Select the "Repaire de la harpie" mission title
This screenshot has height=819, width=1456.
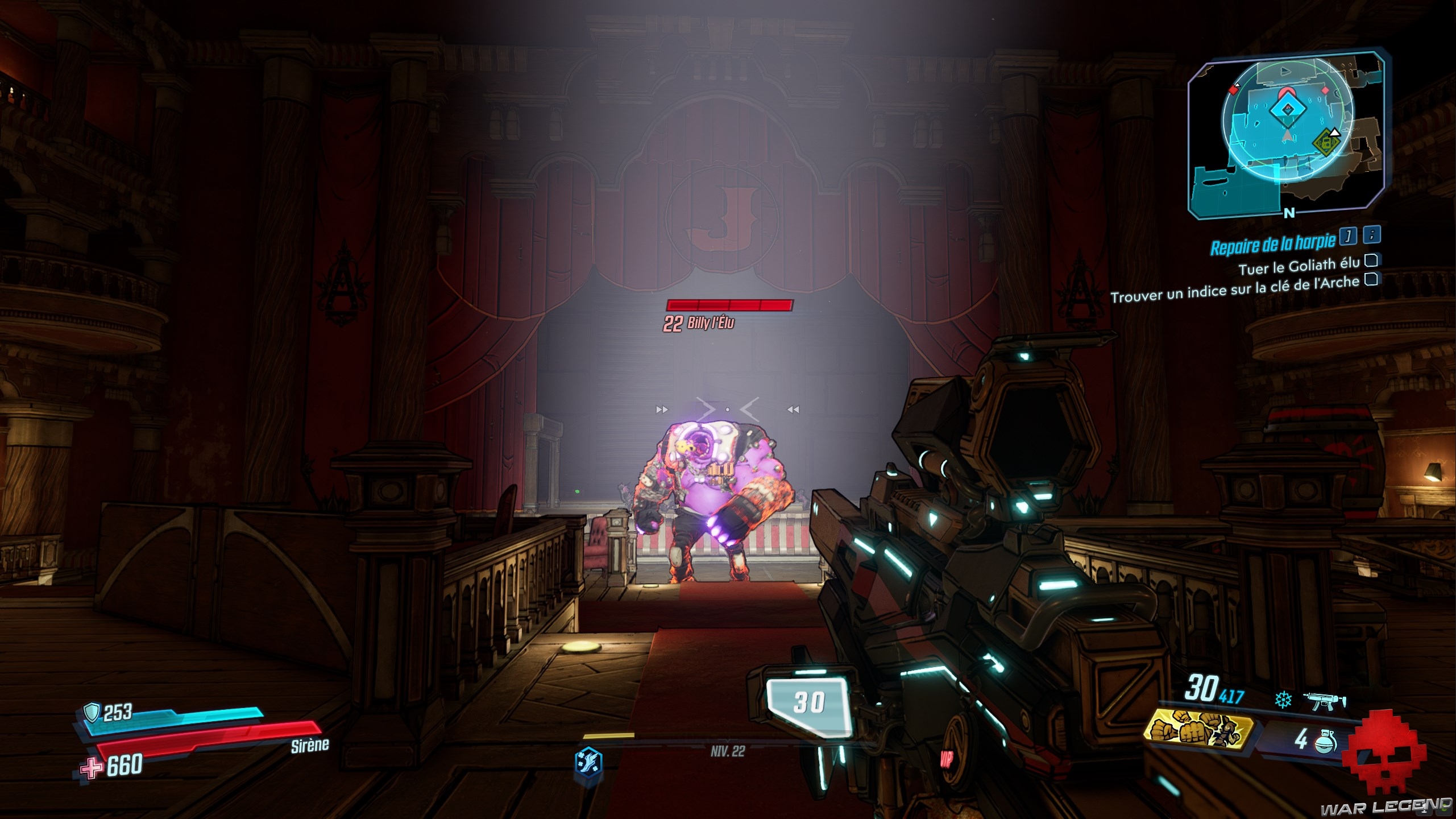point(1272,245)
